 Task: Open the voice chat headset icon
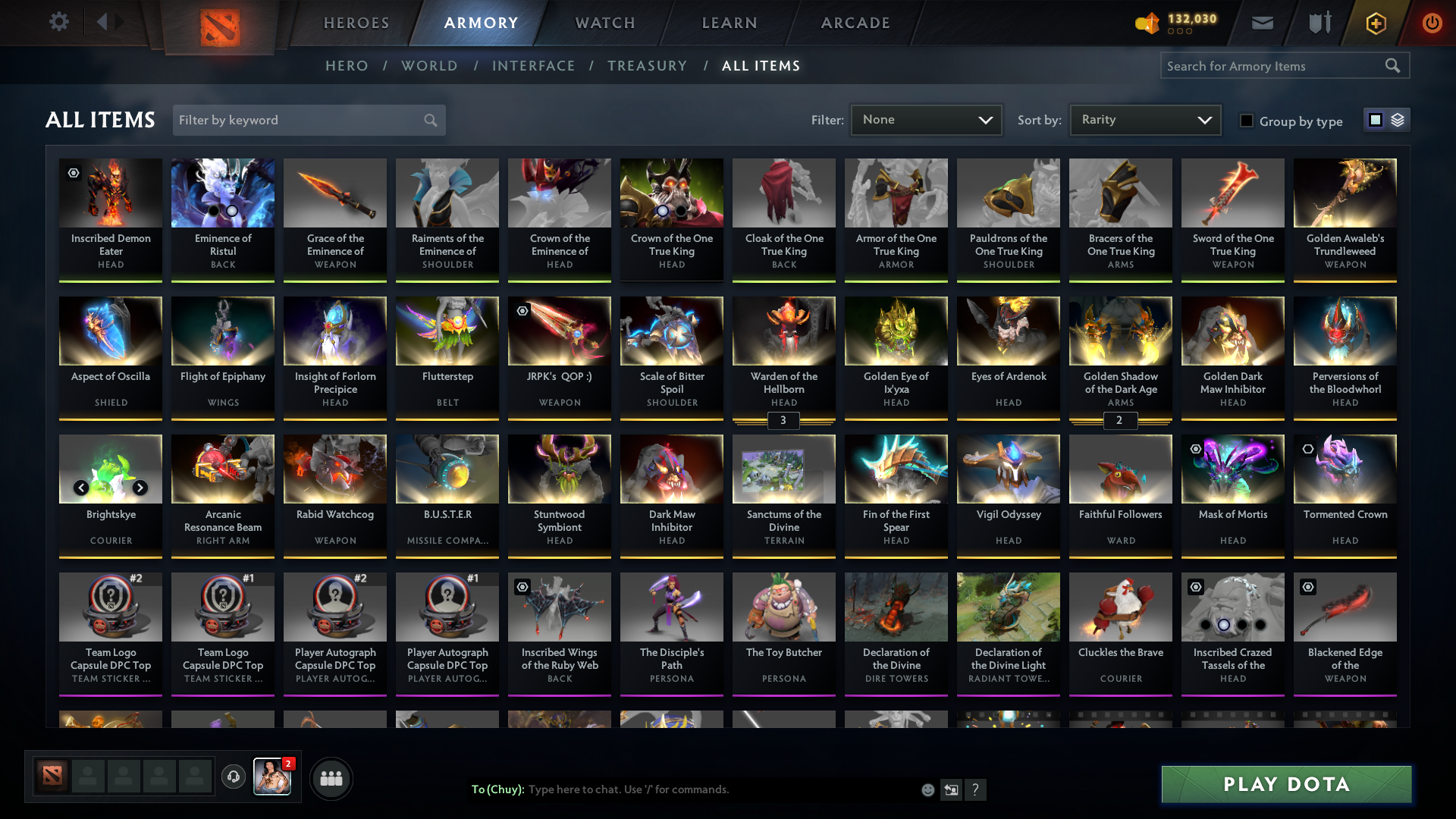pyautogui.click(x=233, y=777)
